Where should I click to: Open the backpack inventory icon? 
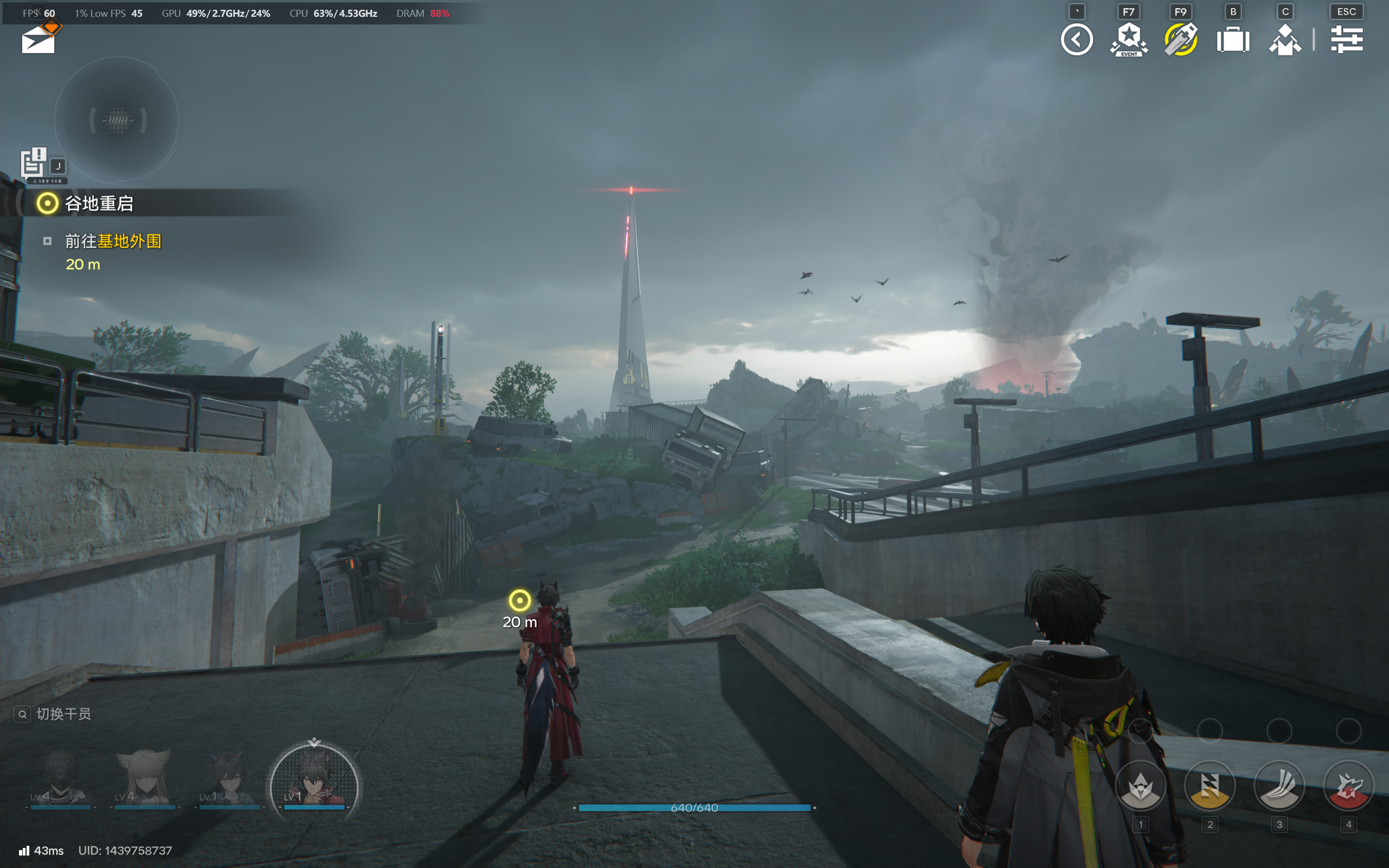(x=1232, y=40)
